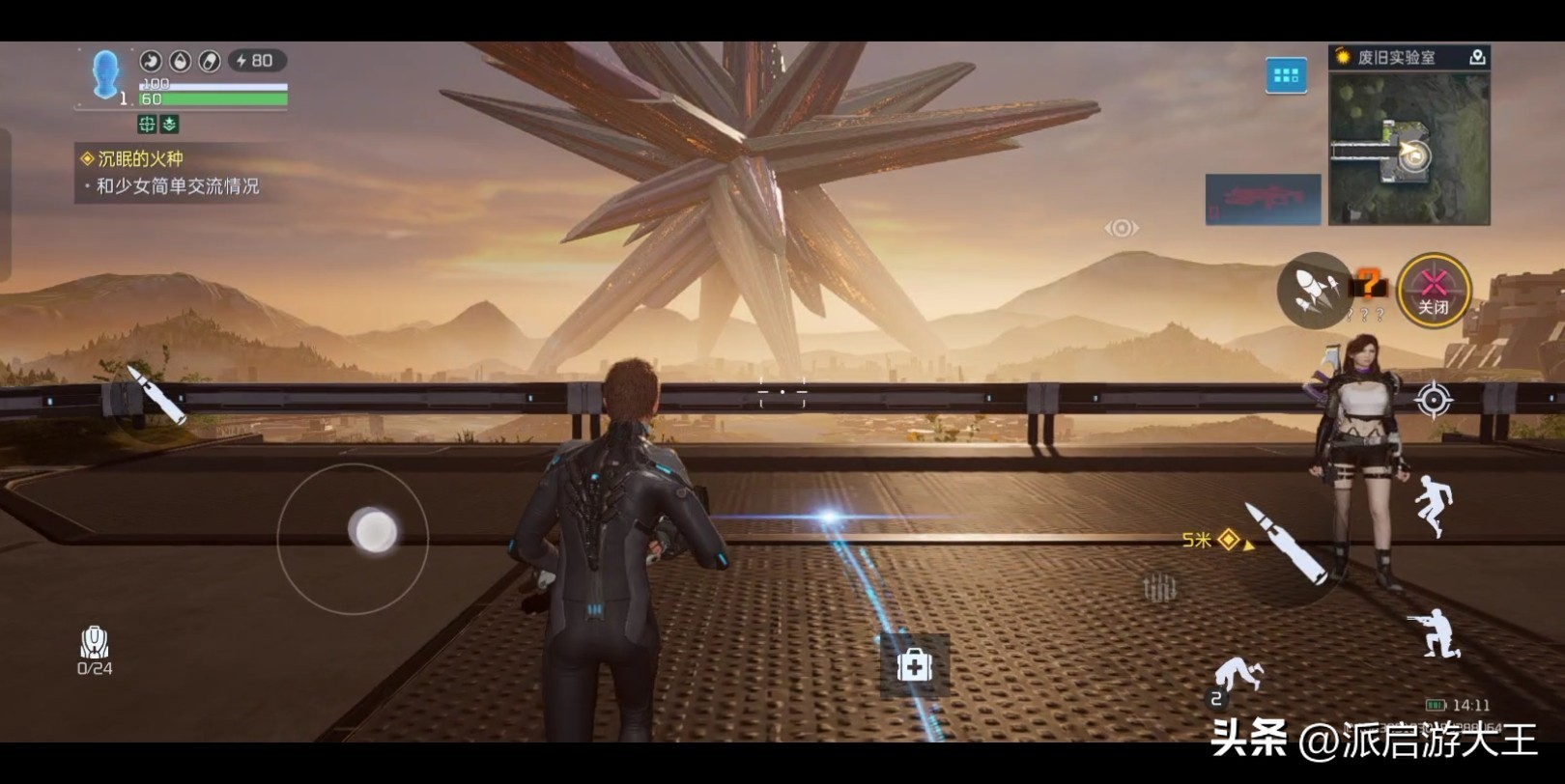This screenshot has width=1565, height=784.
Task: Tap the microphone voice bars icon
Action: (1159, 586)
